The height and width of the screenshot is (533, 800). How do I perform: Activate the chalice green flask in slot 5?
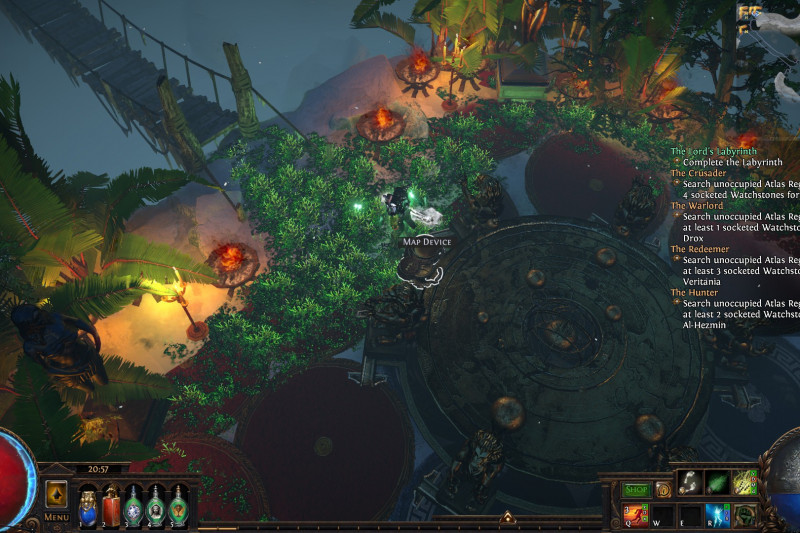pos(178,505)
